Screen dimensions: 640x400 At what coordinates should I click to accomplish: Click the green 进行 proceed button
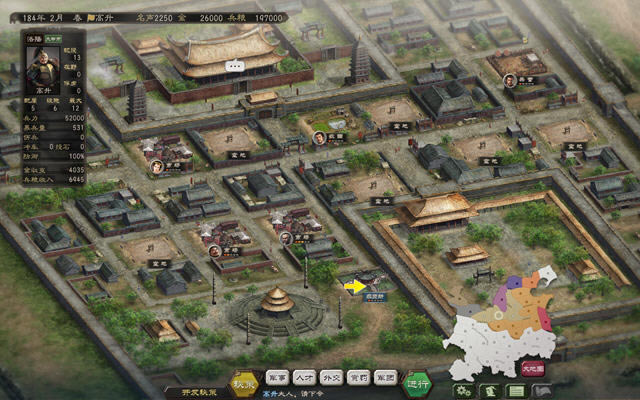coord(417,382)
